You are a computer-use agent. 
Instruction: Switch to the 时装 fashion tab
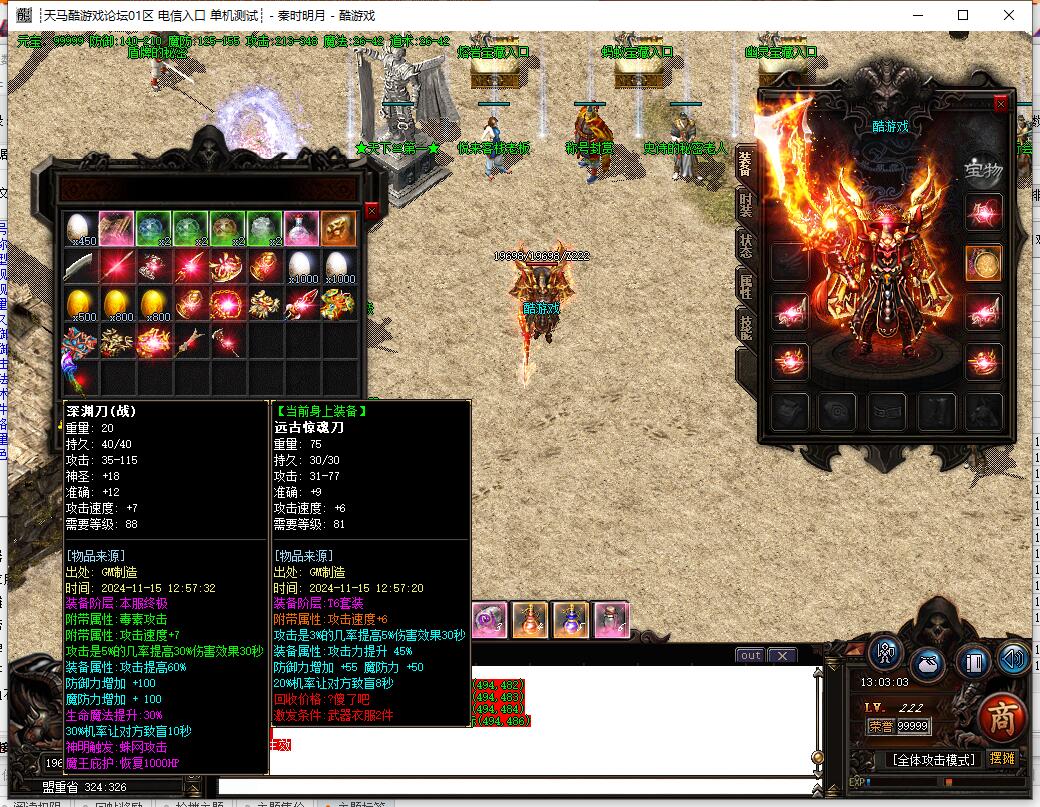pos(745,205)
